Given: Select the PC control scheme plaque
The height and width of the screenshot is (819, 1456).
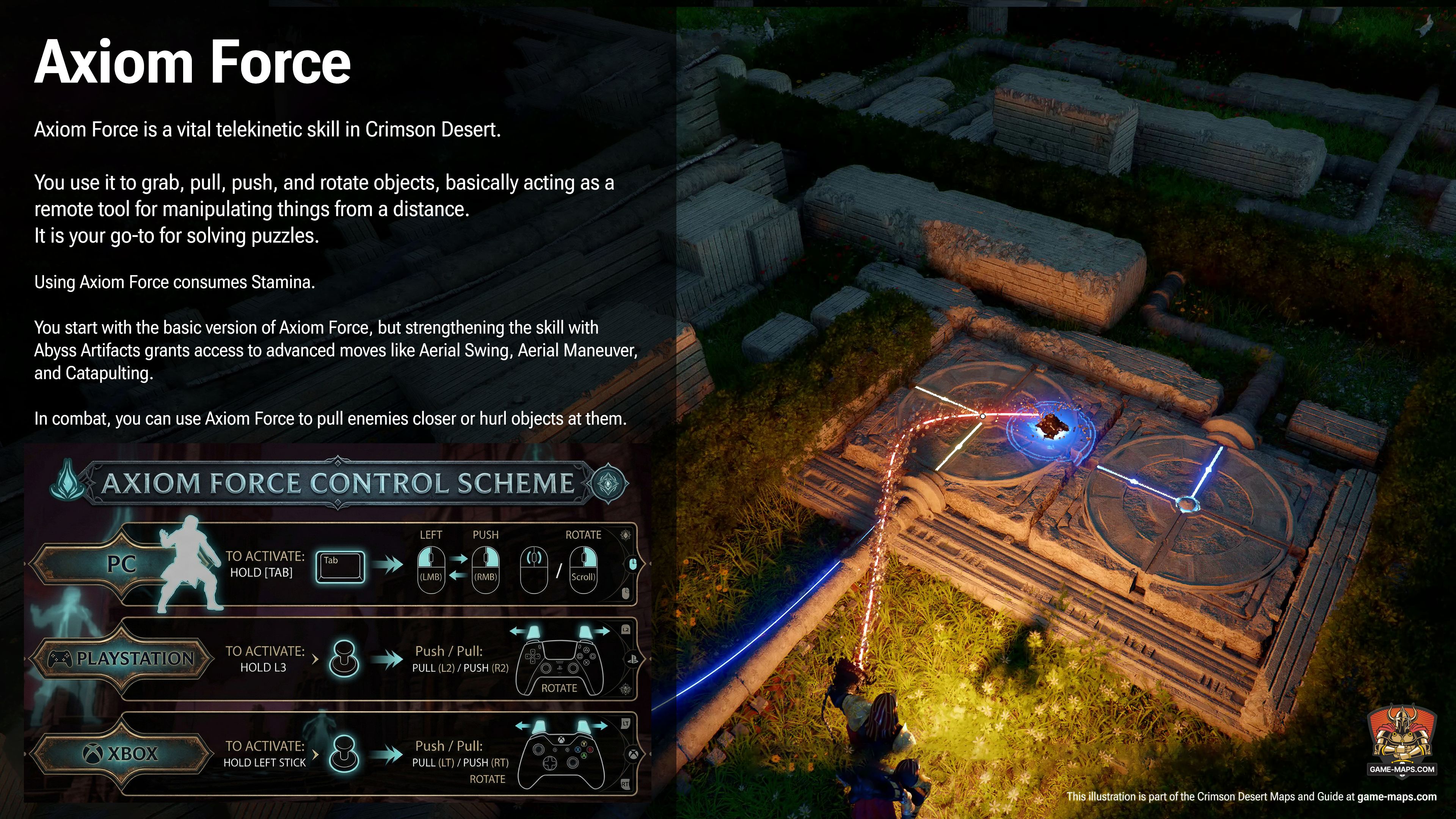Looking at the screenshot, I should 121,564.
